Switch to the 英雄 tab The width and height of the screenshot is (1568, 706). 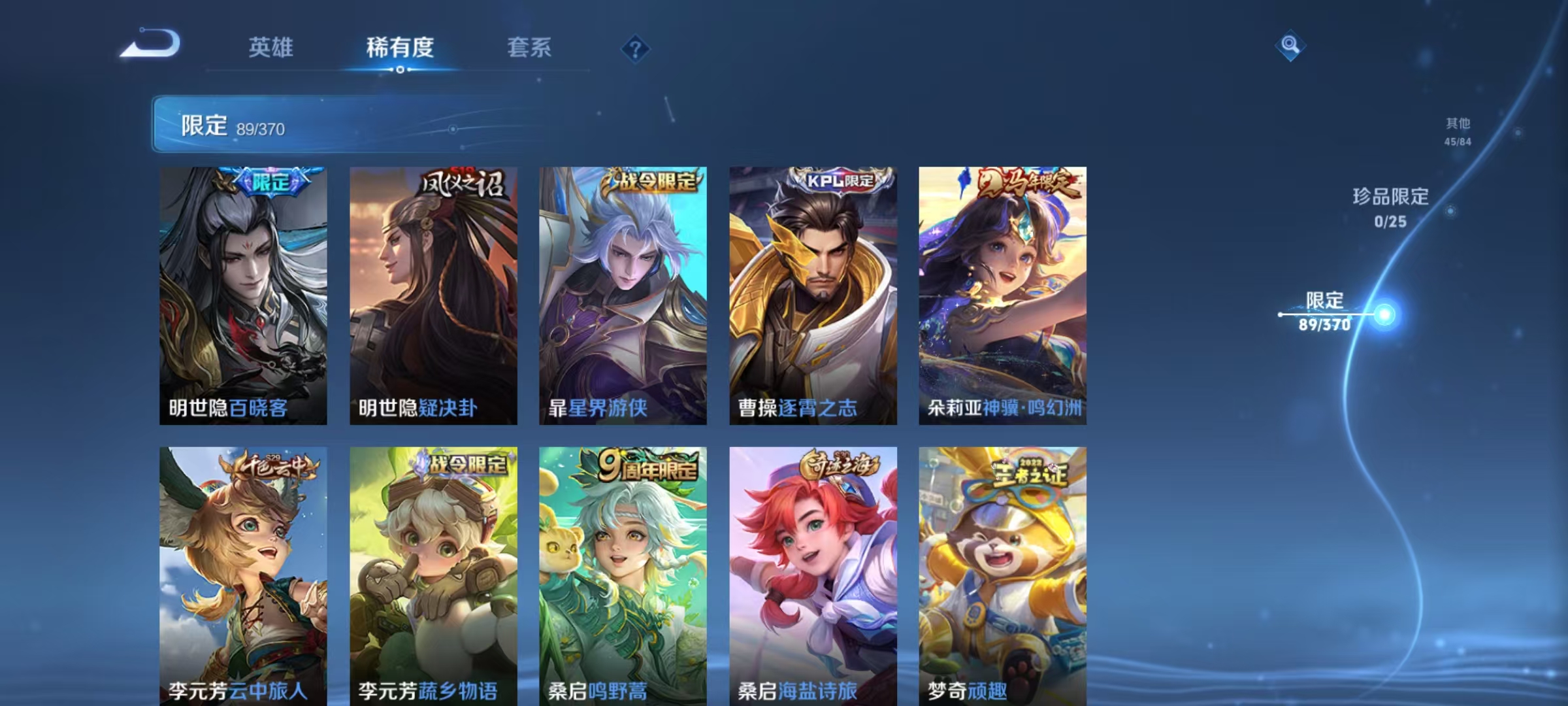pyautogui.click(x=272, y=47)
